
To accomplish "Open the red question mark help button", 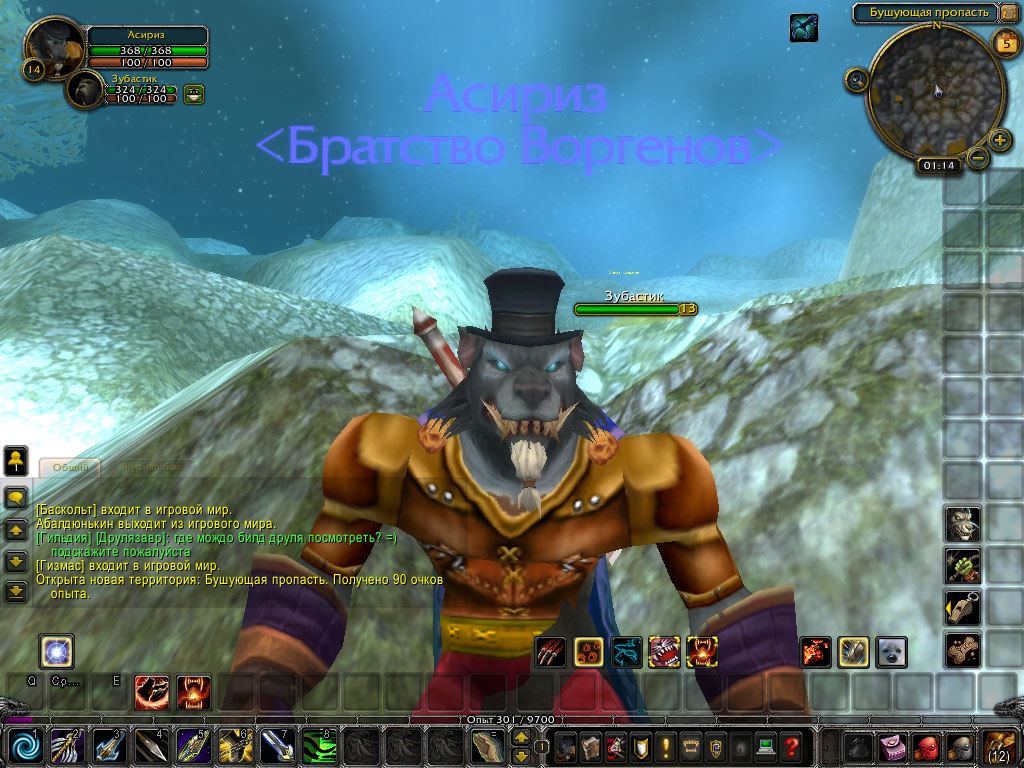I will coord(790,746).
